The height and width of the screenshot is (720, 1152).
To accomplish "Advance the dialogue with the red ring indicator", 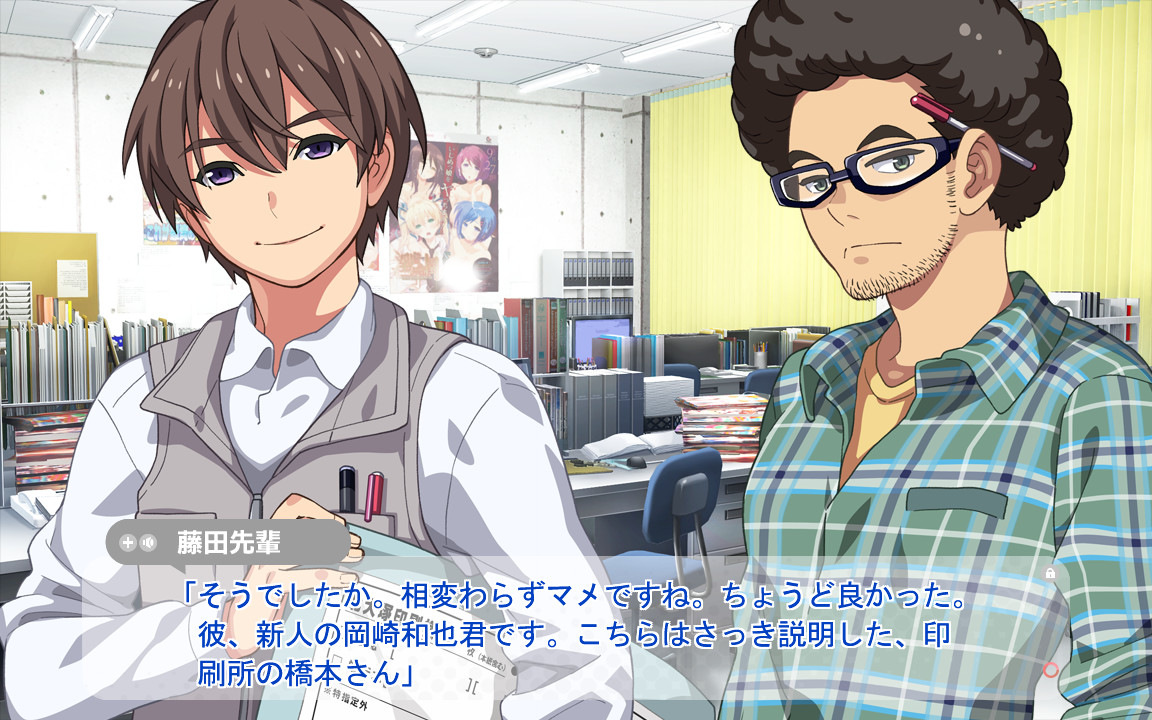I will [1050, 669].
